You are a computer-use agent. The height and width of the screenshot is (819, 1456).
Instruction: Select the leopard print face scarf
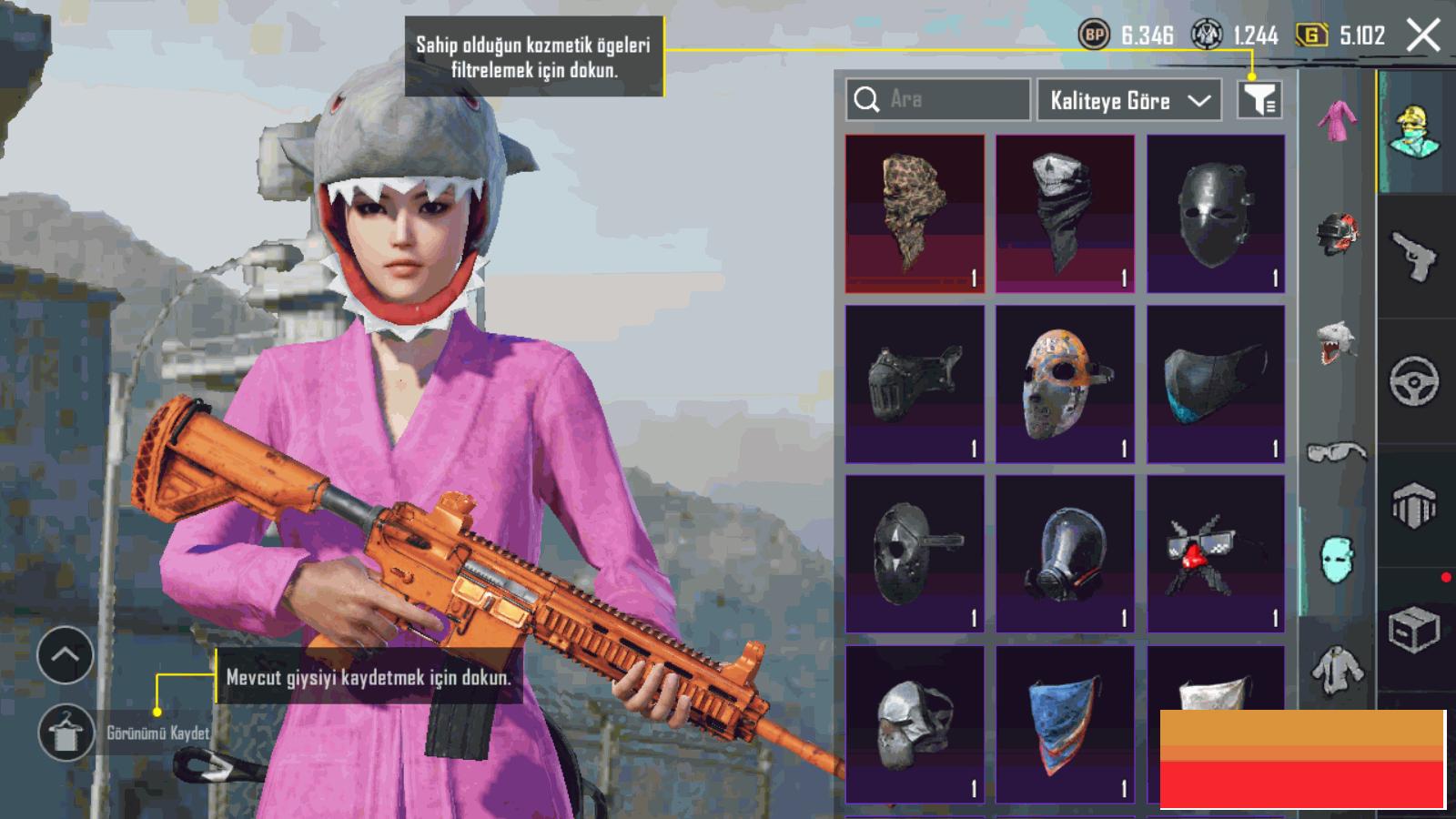click(x=915, y=214)
